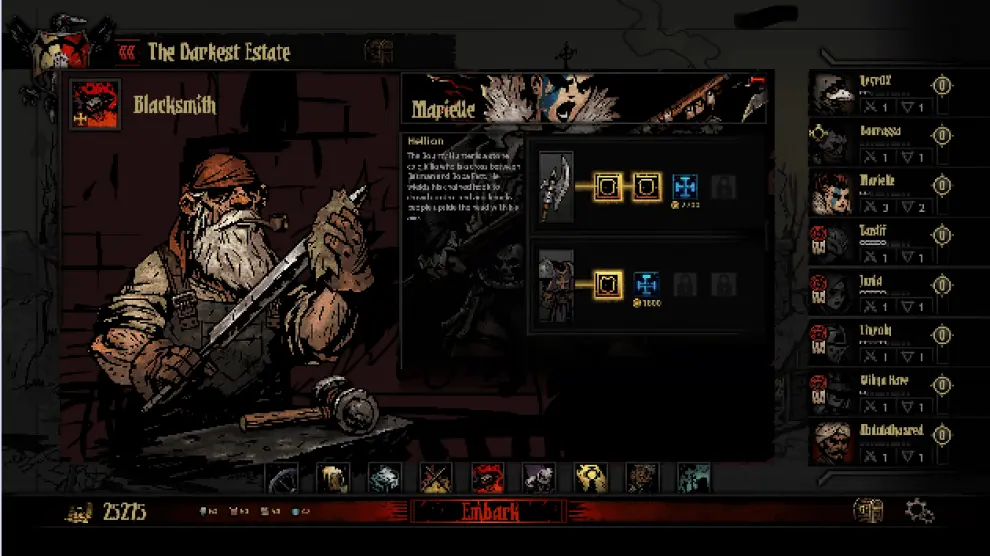Select the Hellion glaive weapon icon
The height and width of the screenshot is (556, 990).
click(556, 187)
